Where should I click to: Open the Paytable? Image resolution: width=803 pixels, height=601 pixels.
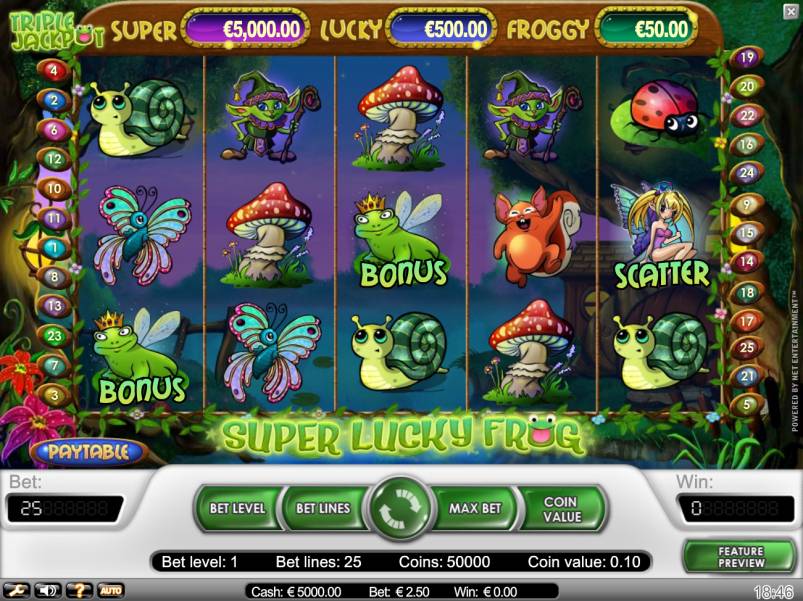(88, 452)
